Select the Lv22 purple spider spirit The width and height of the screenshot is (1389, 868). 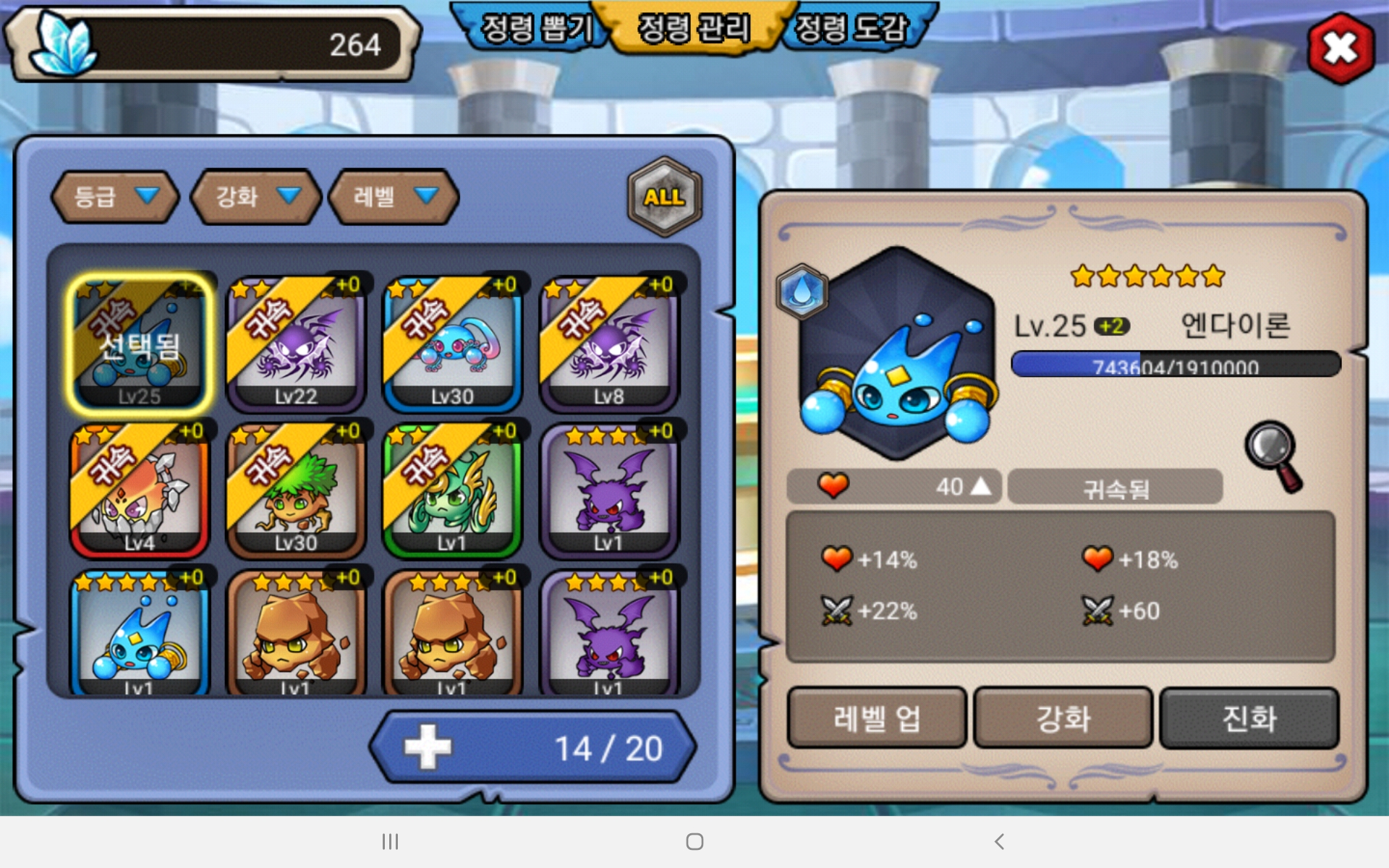pyautogui.click(x=296, y=344)
